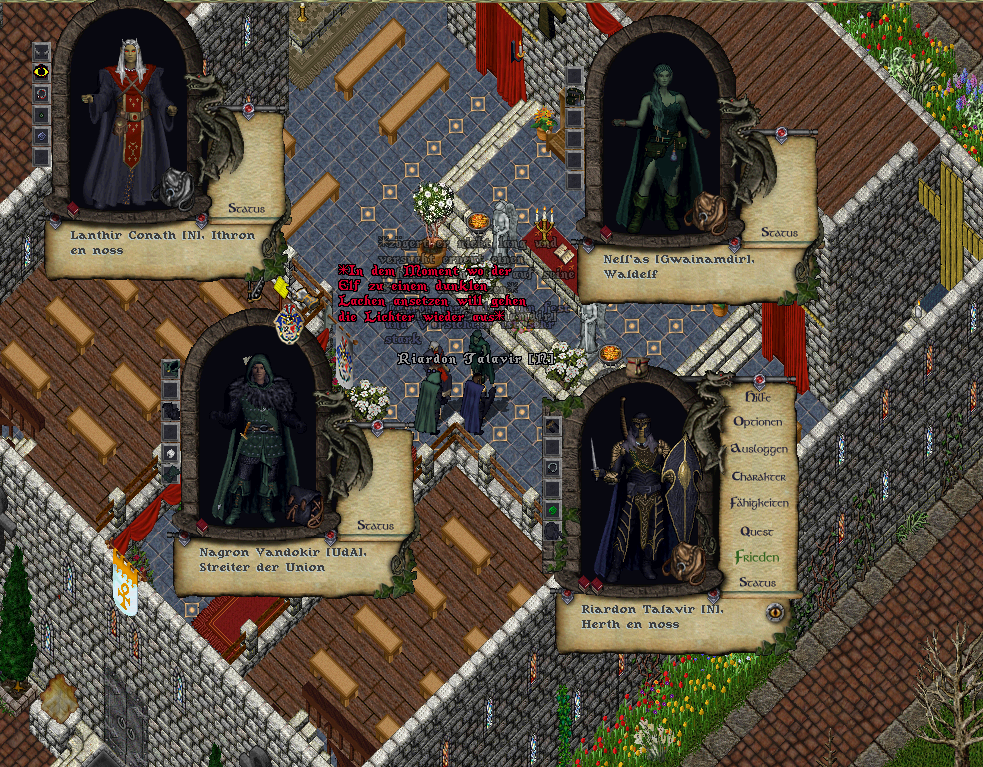This screenshot has width=983, height=767.
Task: Show the Charakter sheet
Action: coord(758,476)
